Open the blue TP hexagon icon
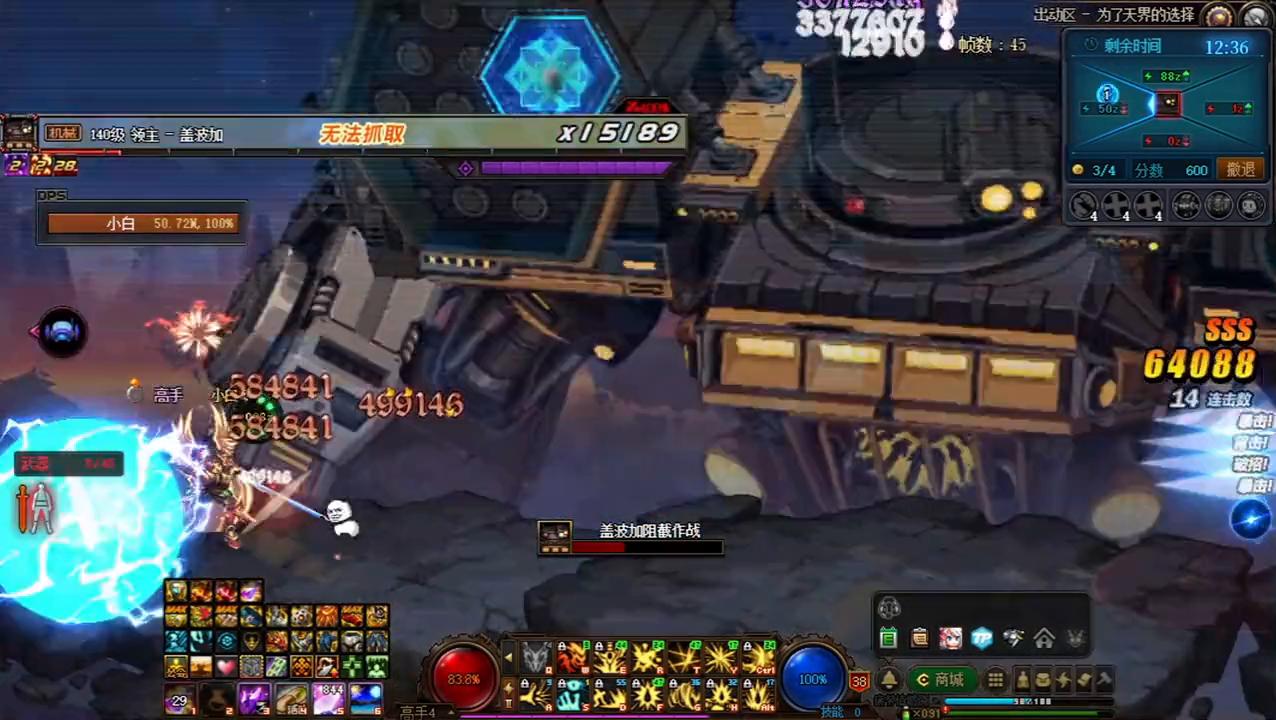Image resolution: width=1276 pixels, height=720 pixels. click(x=982, y=638)
